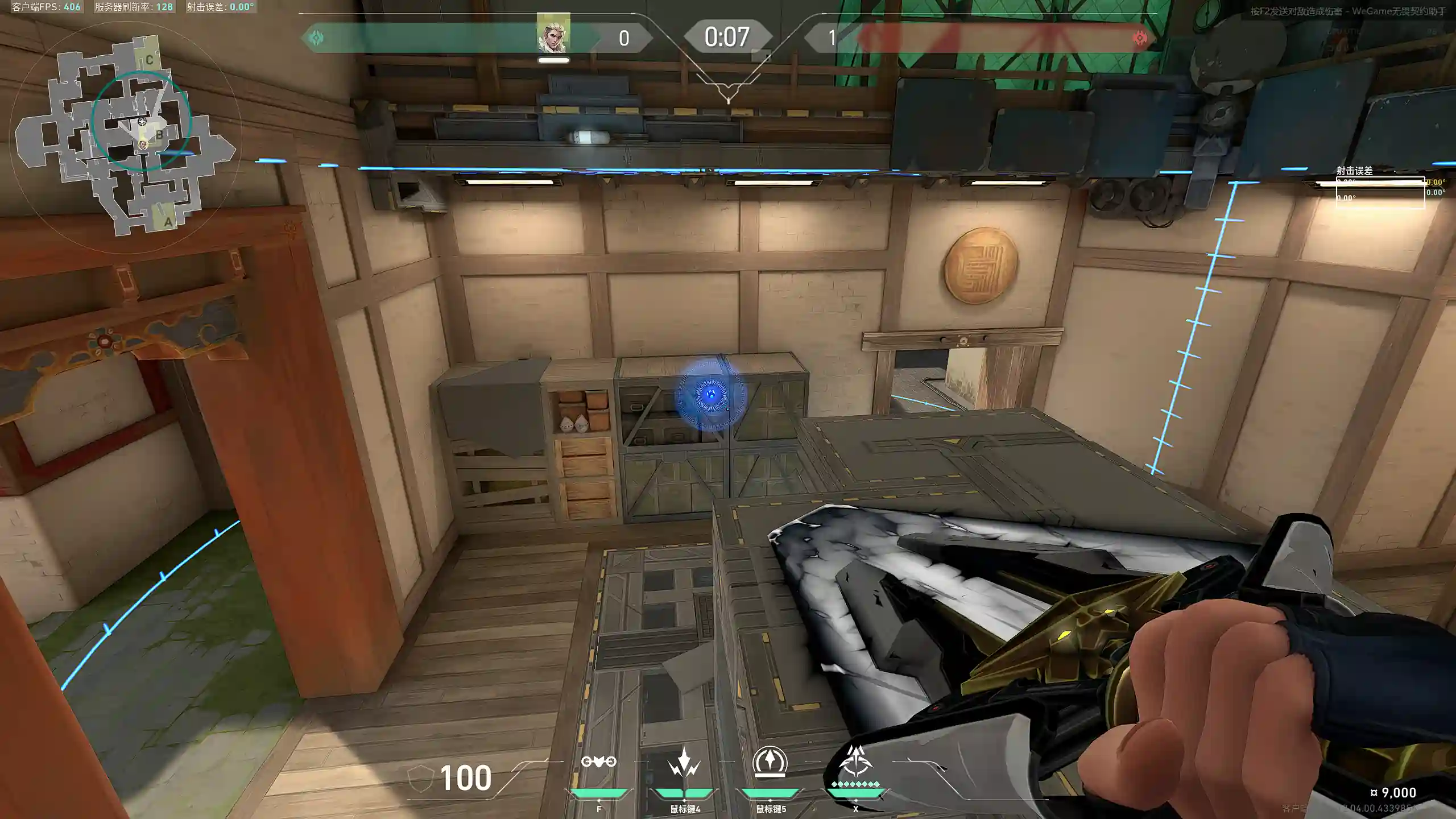Click the WeGame assistant overlay text
Screen dimensions: 1456x819
click(x=1347, y=11)
